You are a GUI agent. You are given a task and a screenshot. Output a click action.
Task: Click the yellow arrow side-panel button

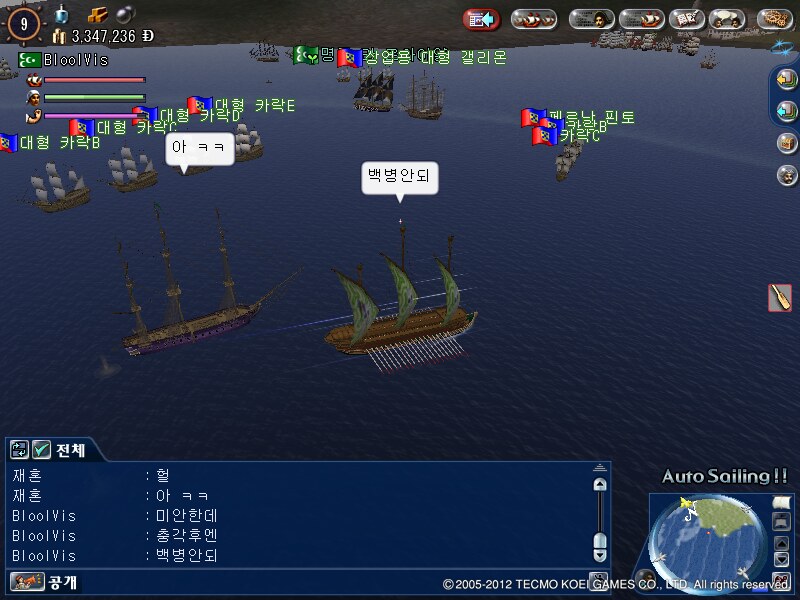click(787, 79)
